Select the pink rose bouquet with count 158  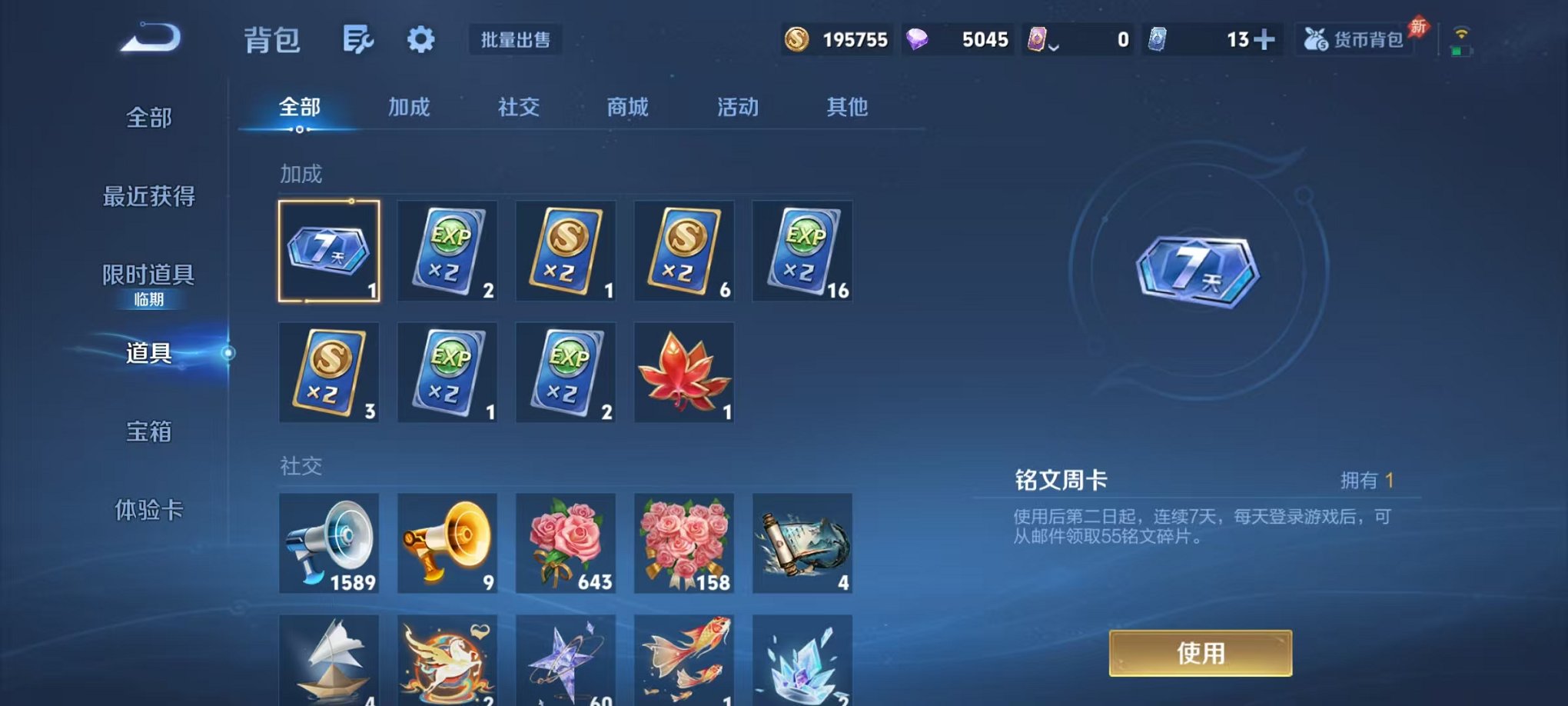[x=683, y=544]
